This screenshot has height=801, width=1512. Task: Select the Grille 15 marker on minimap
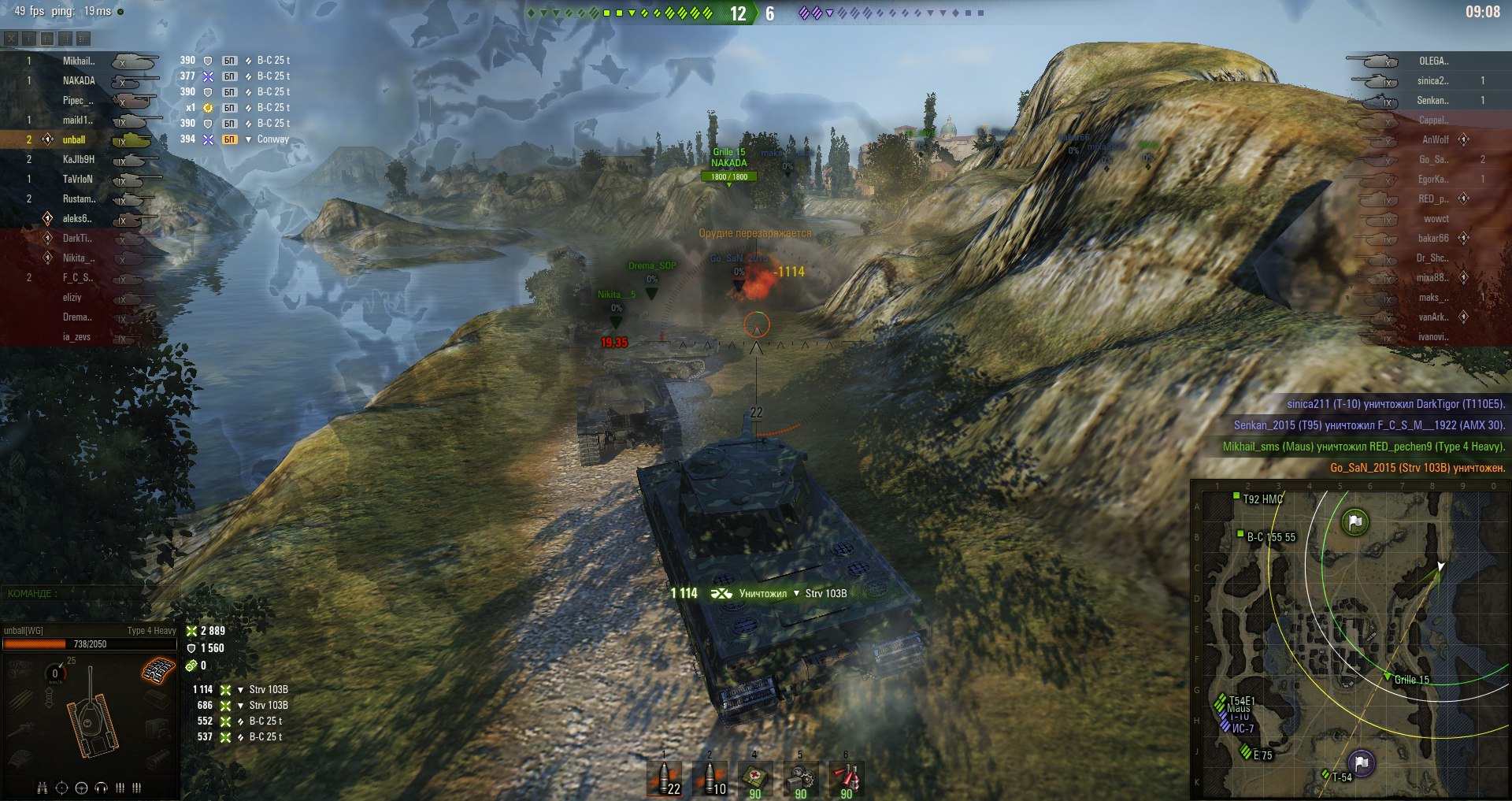click(x=1388, y=676)
